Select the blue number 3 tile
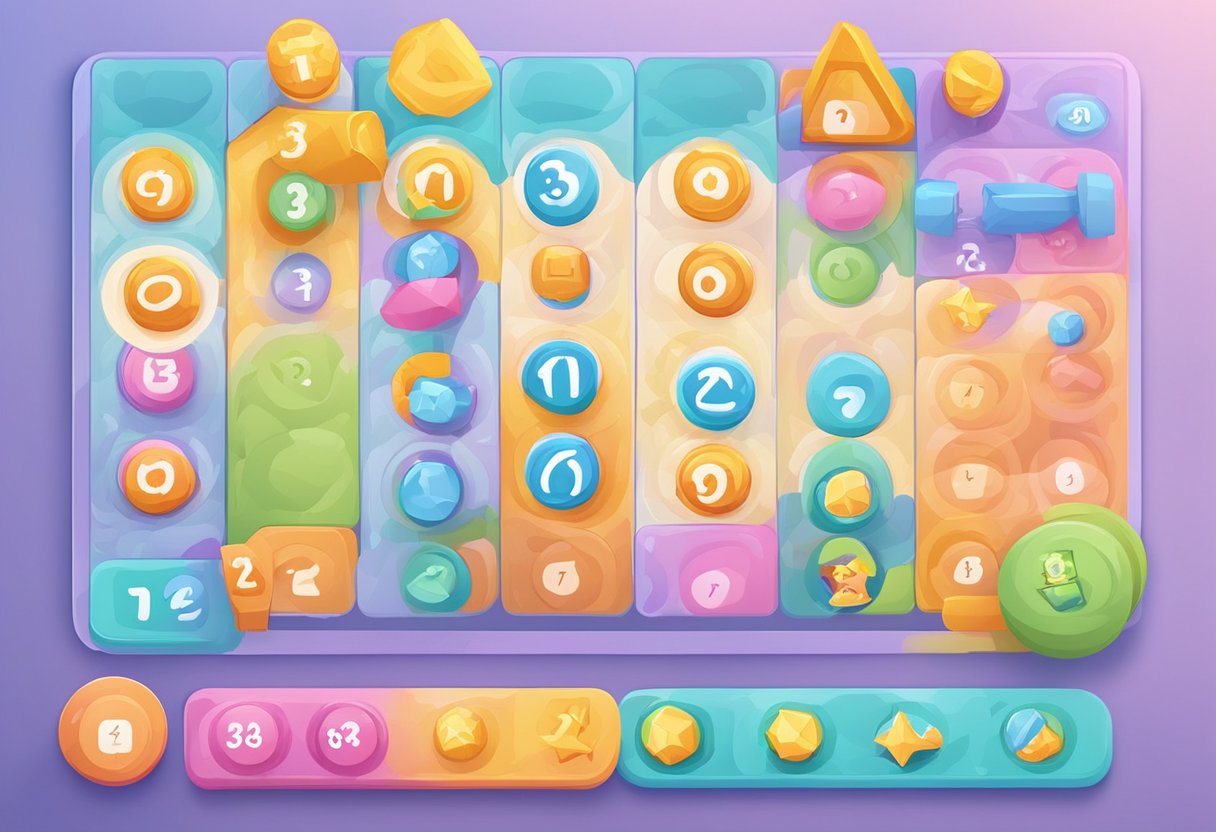The width and height of the screenshot is (1216, 832). click(561, 186)
